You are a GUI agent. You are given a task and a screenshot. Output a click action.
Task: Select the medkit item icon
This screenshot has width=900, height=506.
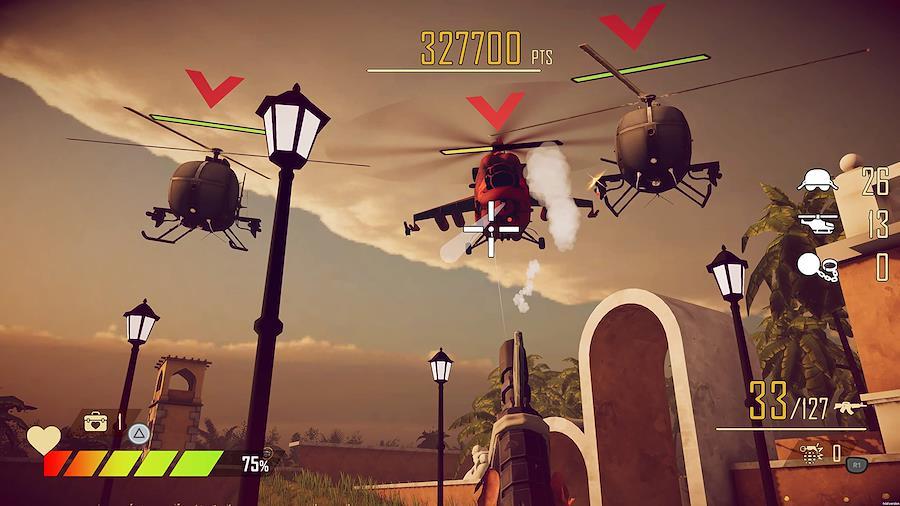[x=96, y=421]
